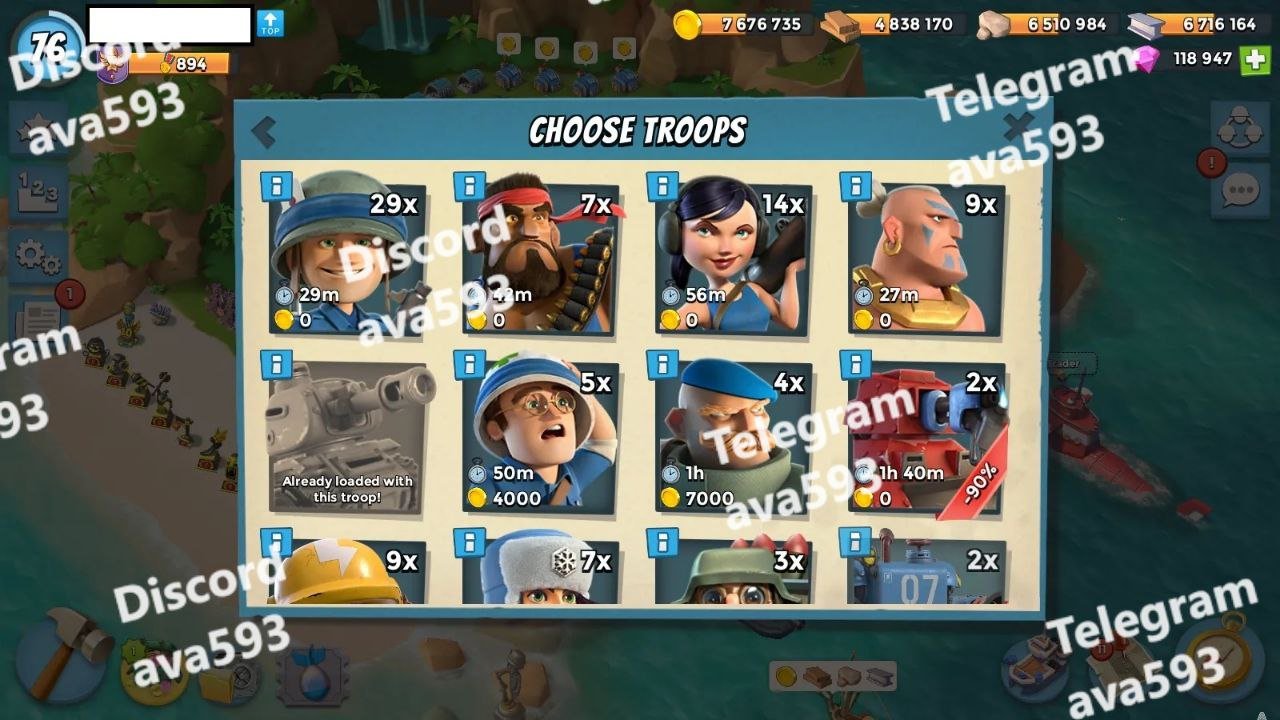Select the Rifleman troop card
Image resolution: width=1280 pixels, height=720 pixels.
tap(346, 259)
